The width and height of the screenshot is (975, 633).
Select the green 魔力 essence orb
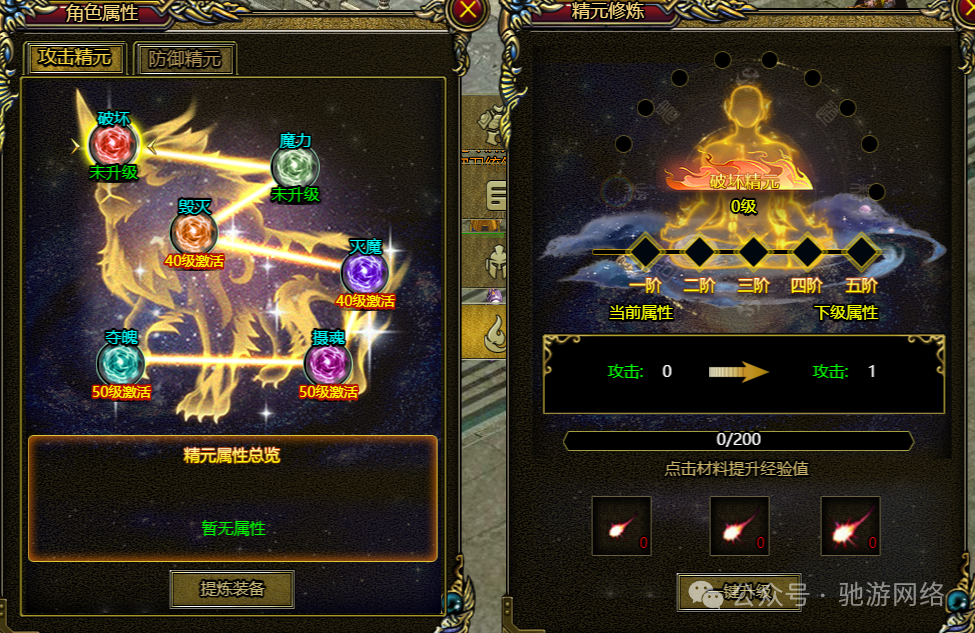(x=295, y=166)
